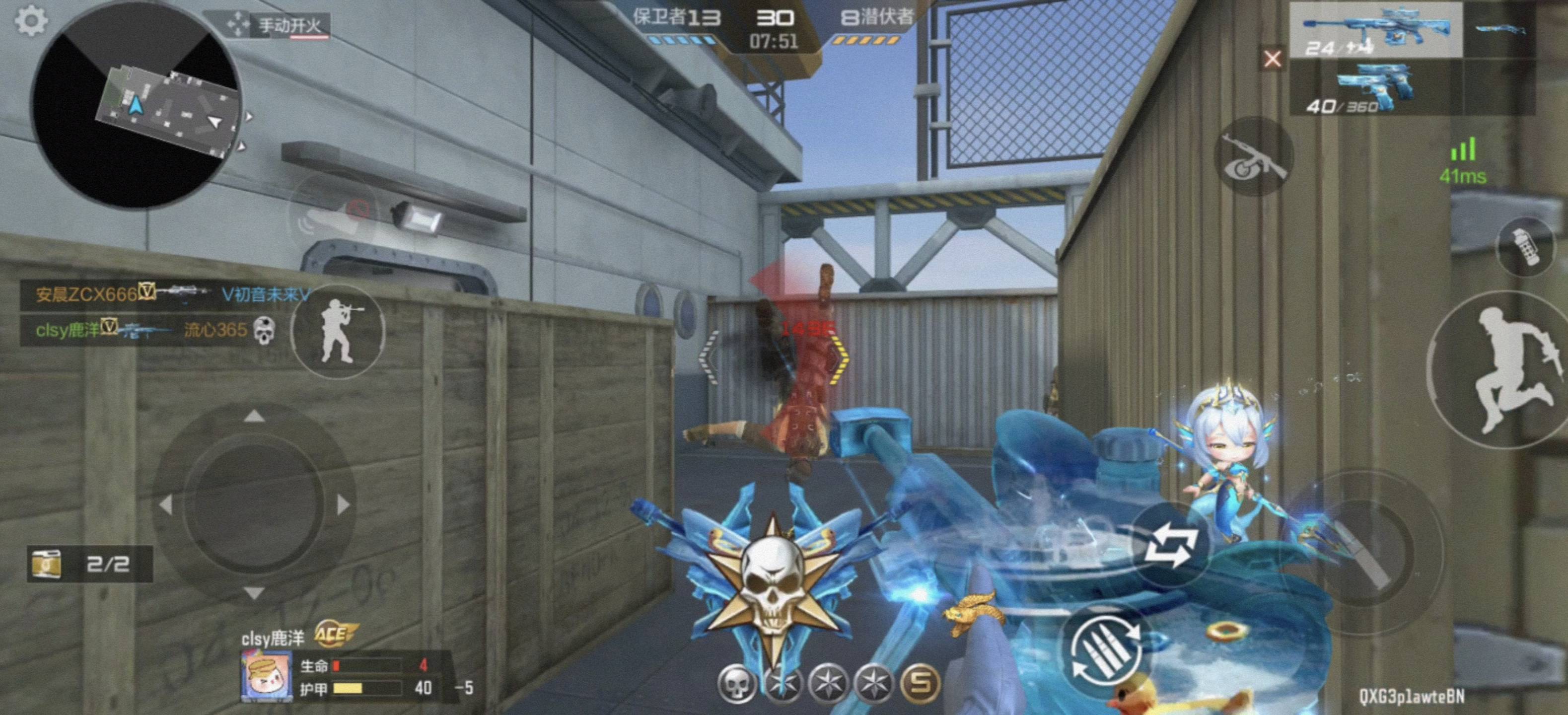Tap the rifle-with-eye weapon view button
Screen dimensions: 1568x715
click(x=1254, y=157)
